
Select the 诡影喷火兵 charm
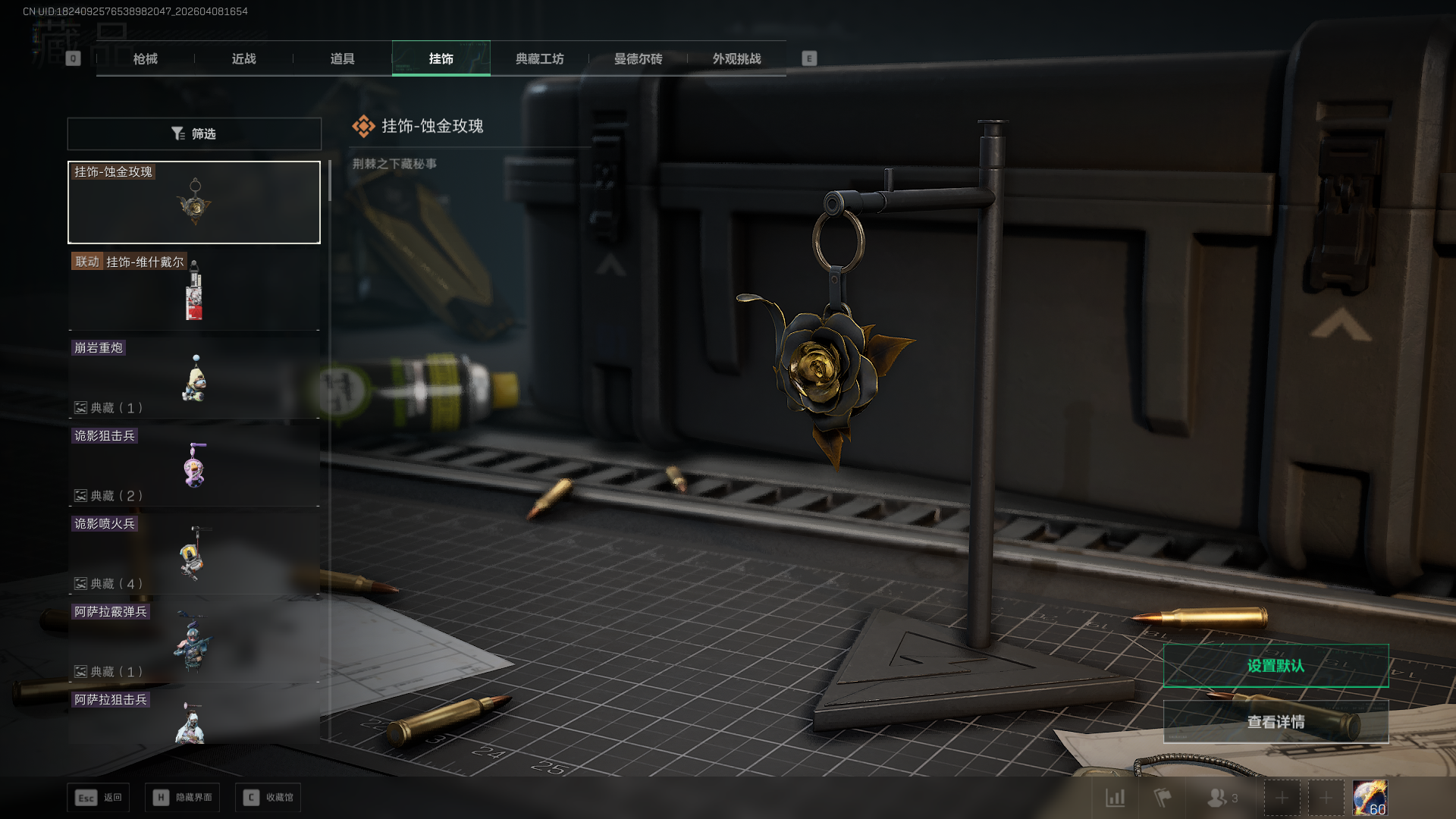click(x=194, y=554)
